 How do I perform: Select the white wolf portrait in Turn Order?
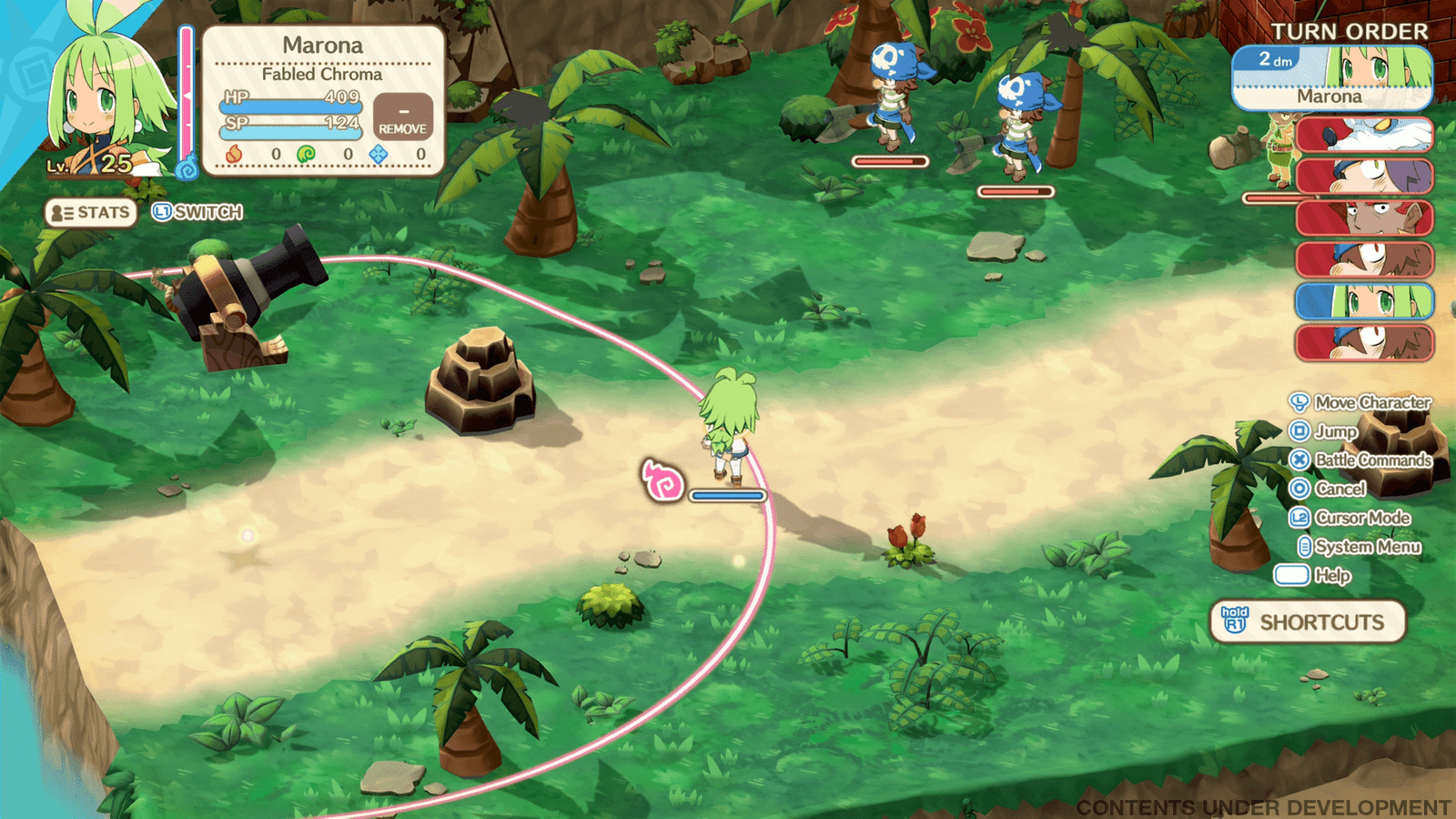pos(1363,135)
